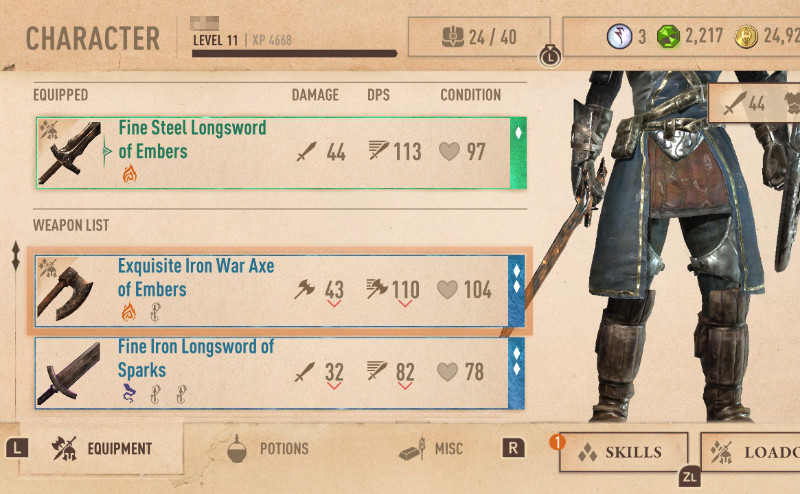800x494 pixels.
Task: Open the Potions tab
Action: coord(268,450)
